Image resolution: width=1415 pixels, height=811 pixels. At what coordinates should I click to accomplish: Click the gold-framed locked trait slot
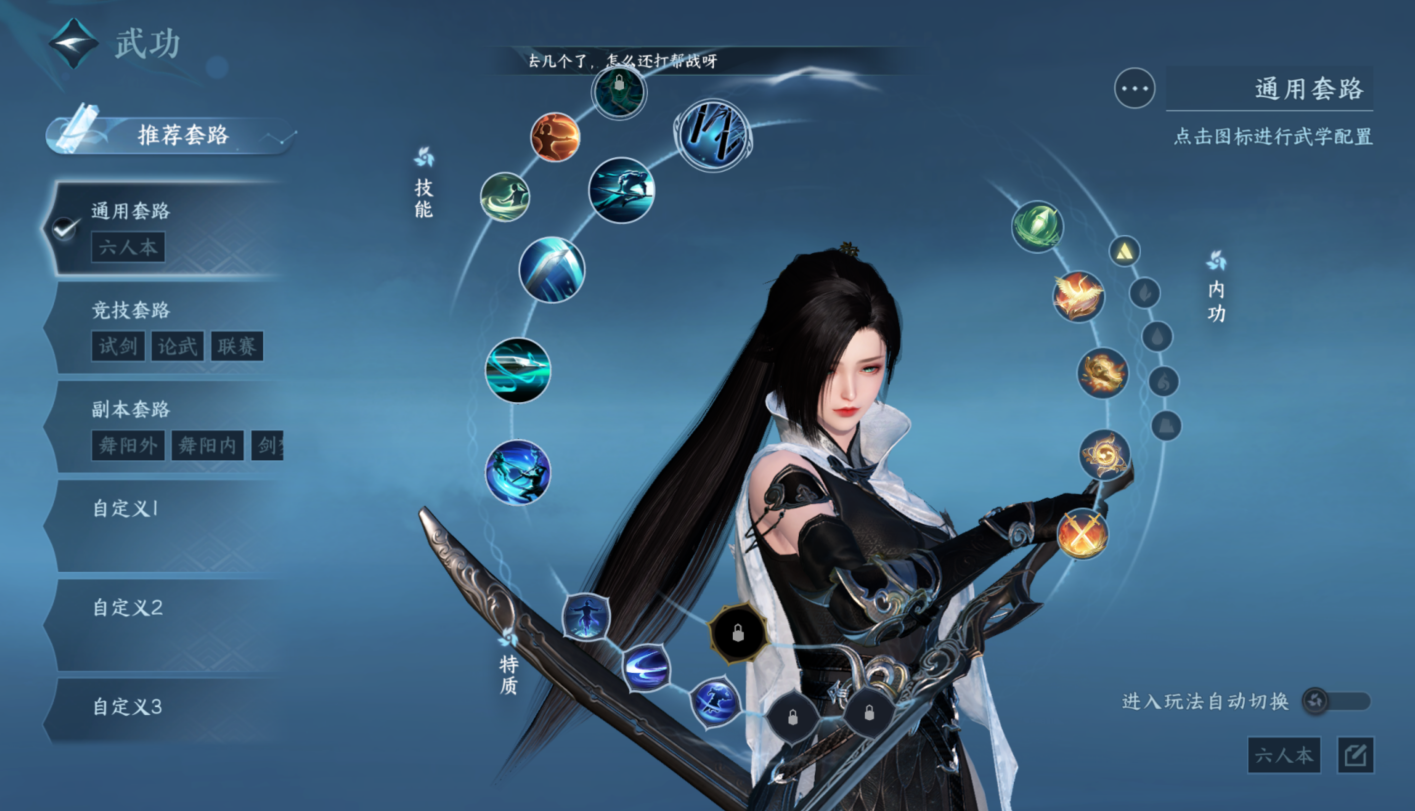point(738,634)
